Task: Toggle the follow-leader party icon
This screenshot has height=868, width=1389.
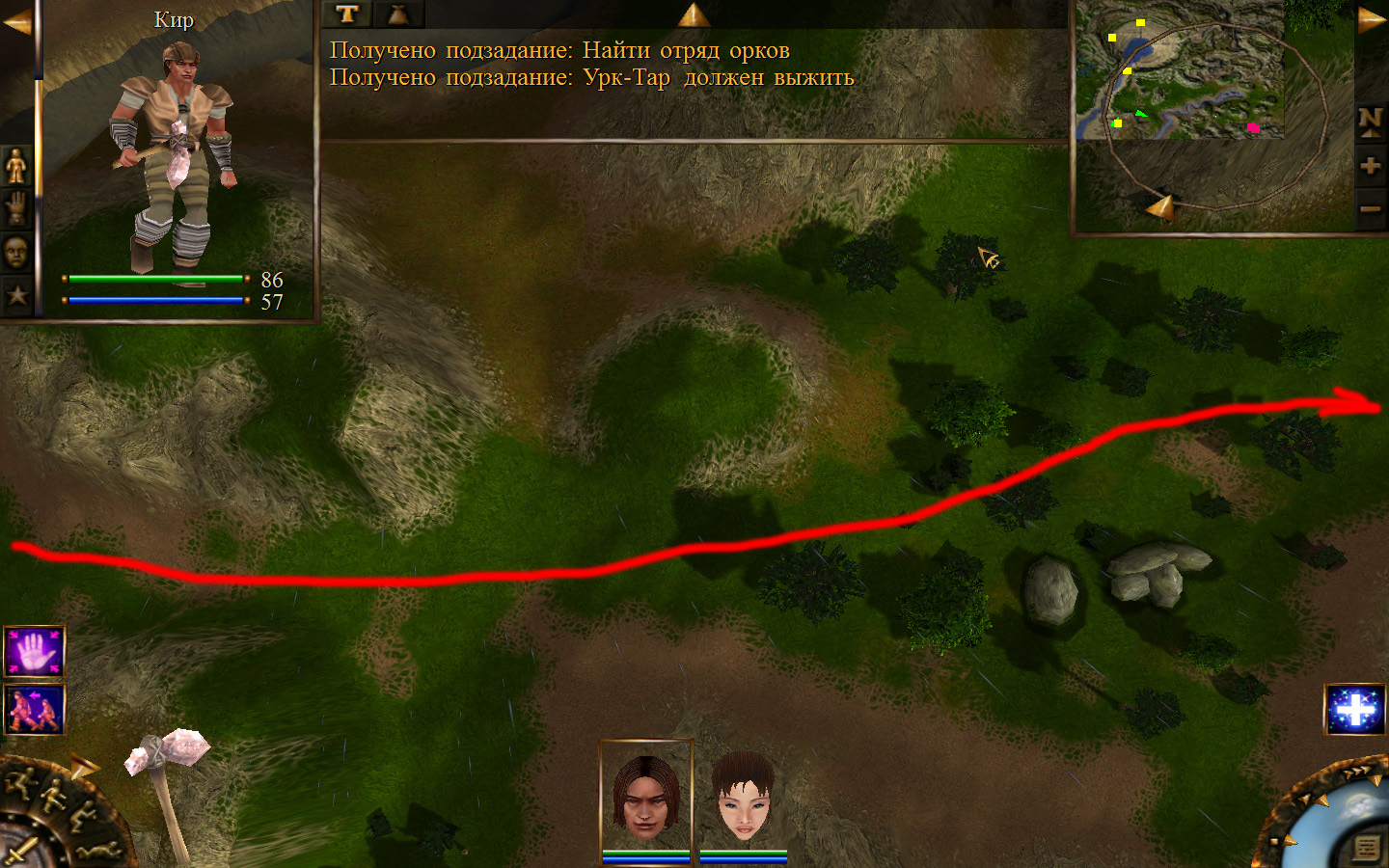Action: coord(34,710)
